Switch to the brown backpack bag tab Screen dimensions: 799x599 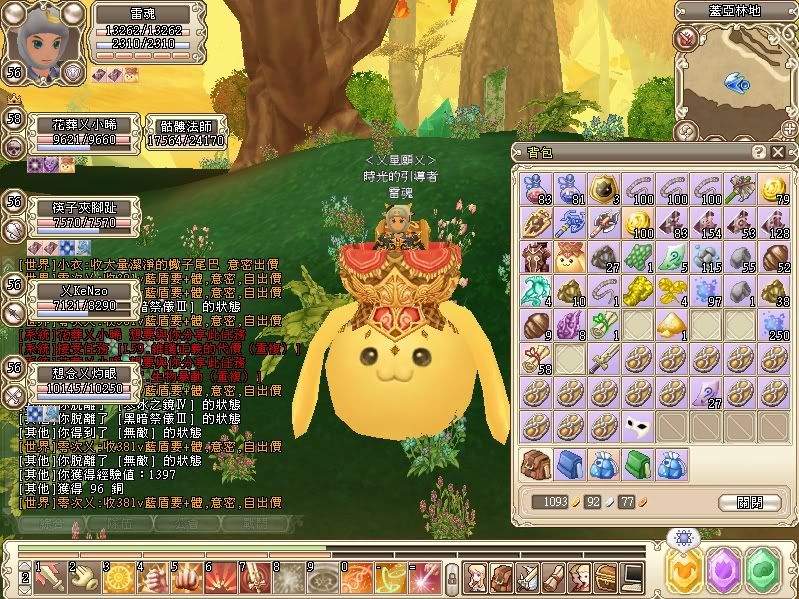[536, 465]
